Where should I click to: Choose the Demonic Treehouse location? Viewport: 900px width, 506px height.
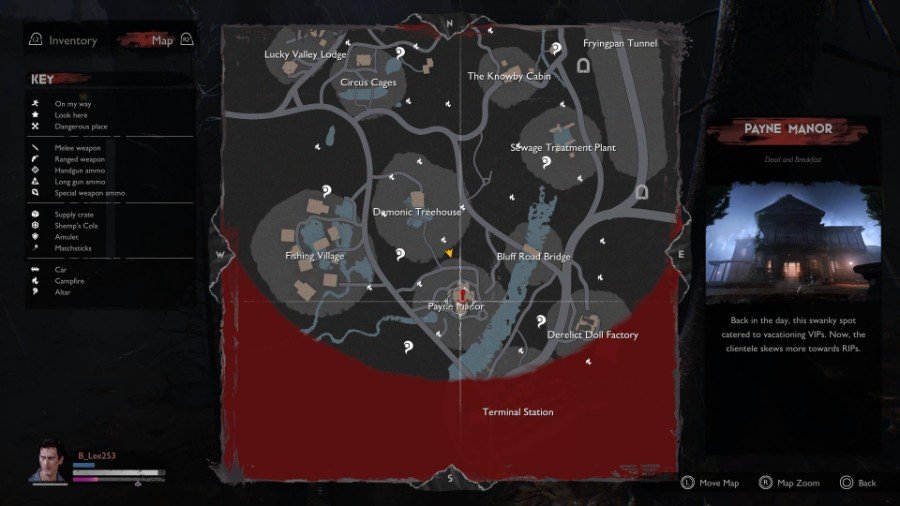click(418, 212)
